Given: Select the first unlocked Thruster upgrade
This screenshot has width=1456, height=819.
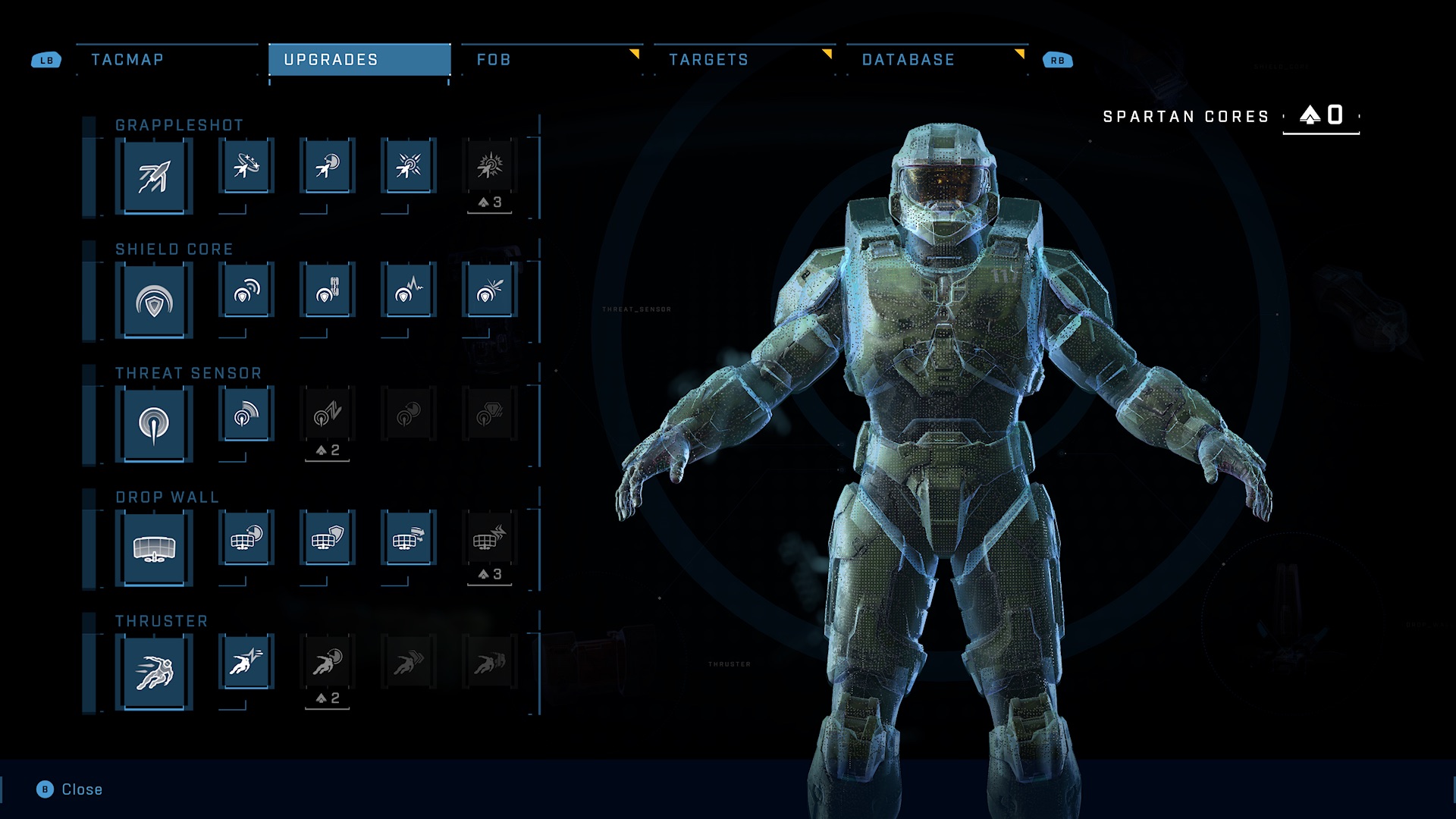Looking at the screenshot, I should 246,662.
